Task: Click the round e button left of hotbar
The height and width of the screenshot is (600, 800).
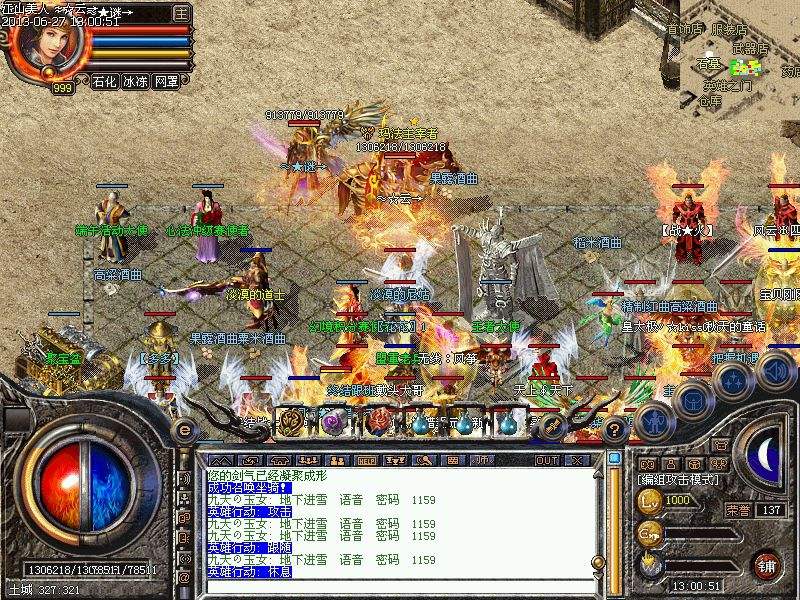Action: point(184,428)
